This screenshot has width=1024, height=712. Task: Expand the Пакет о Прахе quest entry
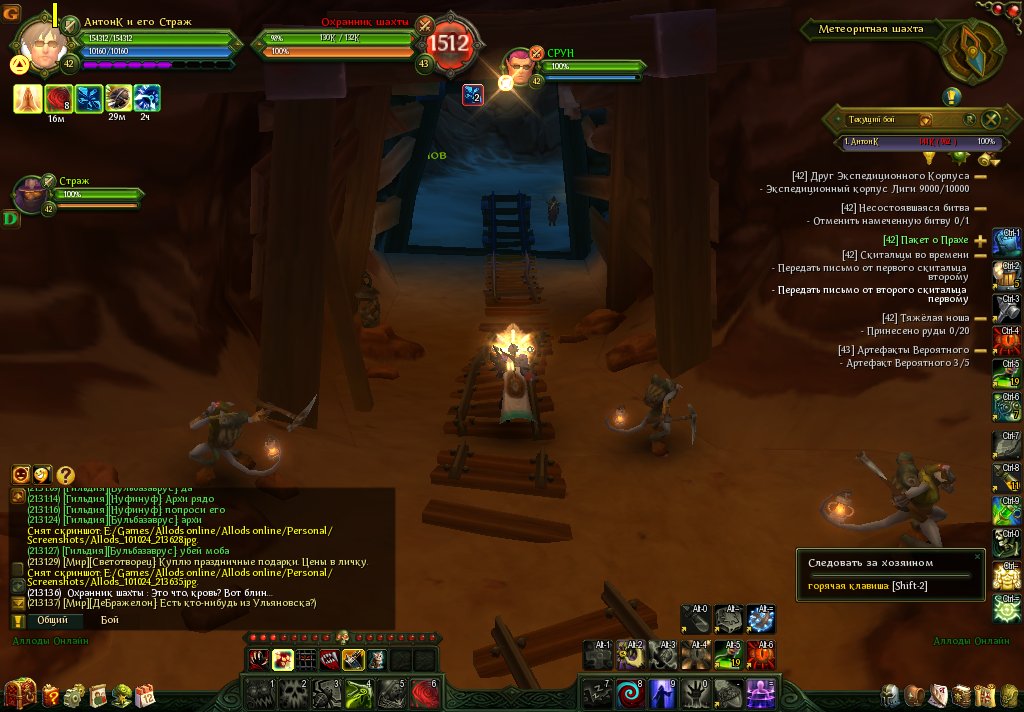coord(980,241)
